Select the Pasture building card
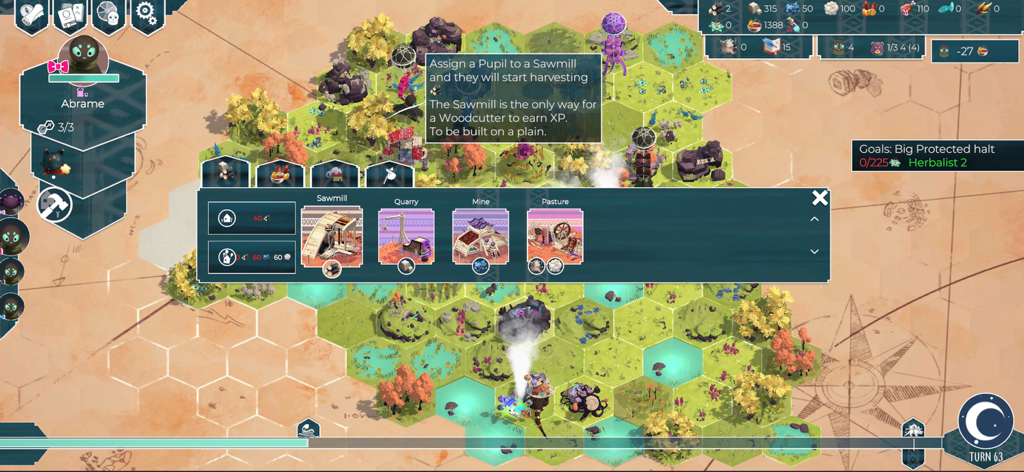1024x472 pixels. [x=555, y=238]
